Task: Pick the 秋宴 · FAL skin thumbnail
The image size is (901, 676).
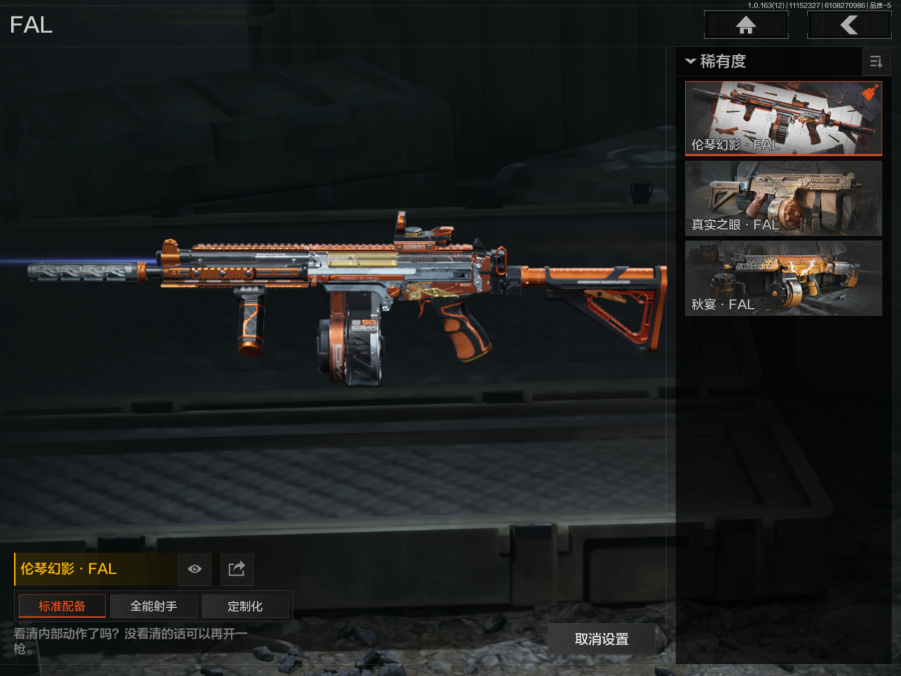Action: click(x=783, y=277)
